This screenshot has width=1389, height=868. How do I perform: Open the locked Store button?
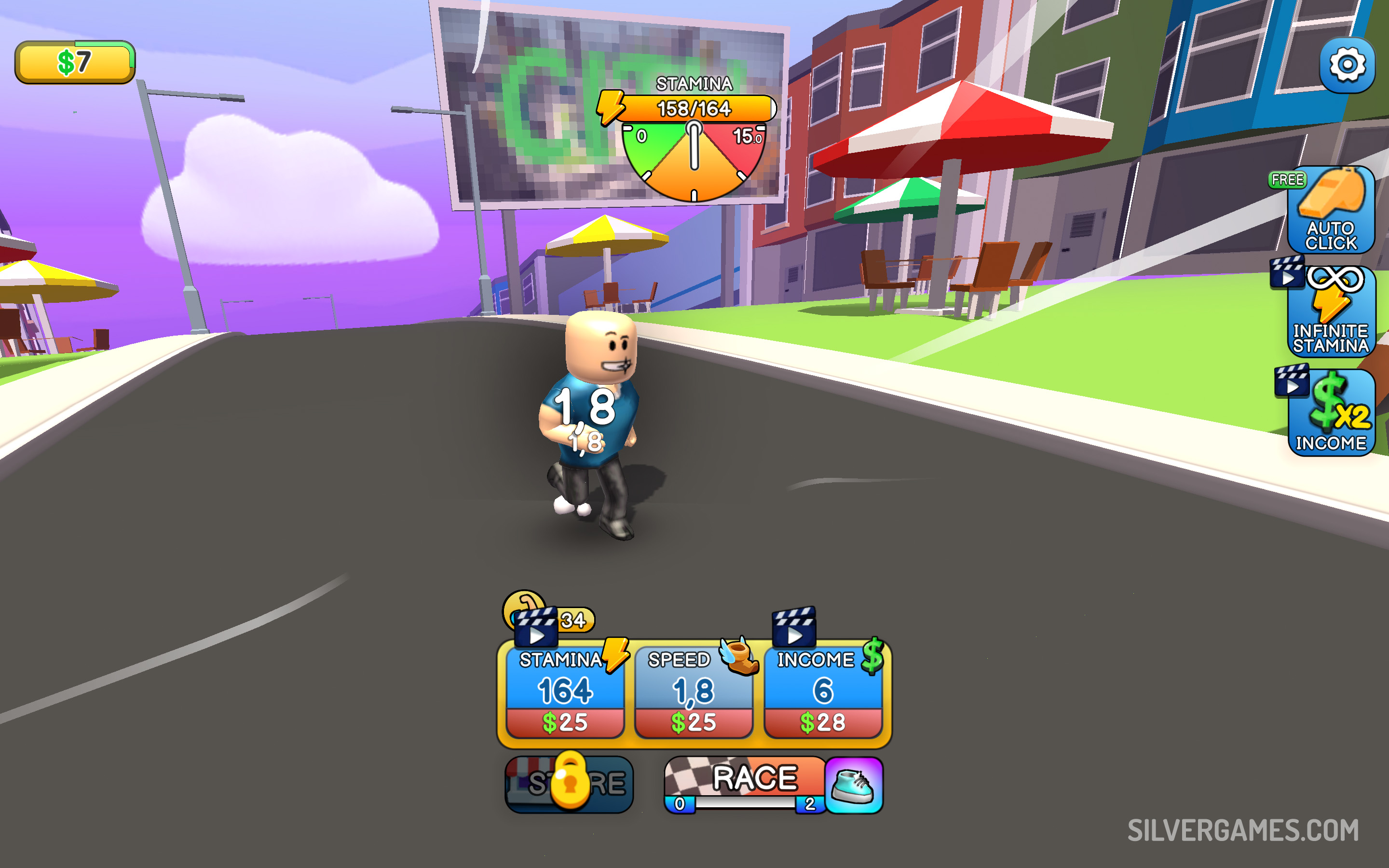pos(569,784)
